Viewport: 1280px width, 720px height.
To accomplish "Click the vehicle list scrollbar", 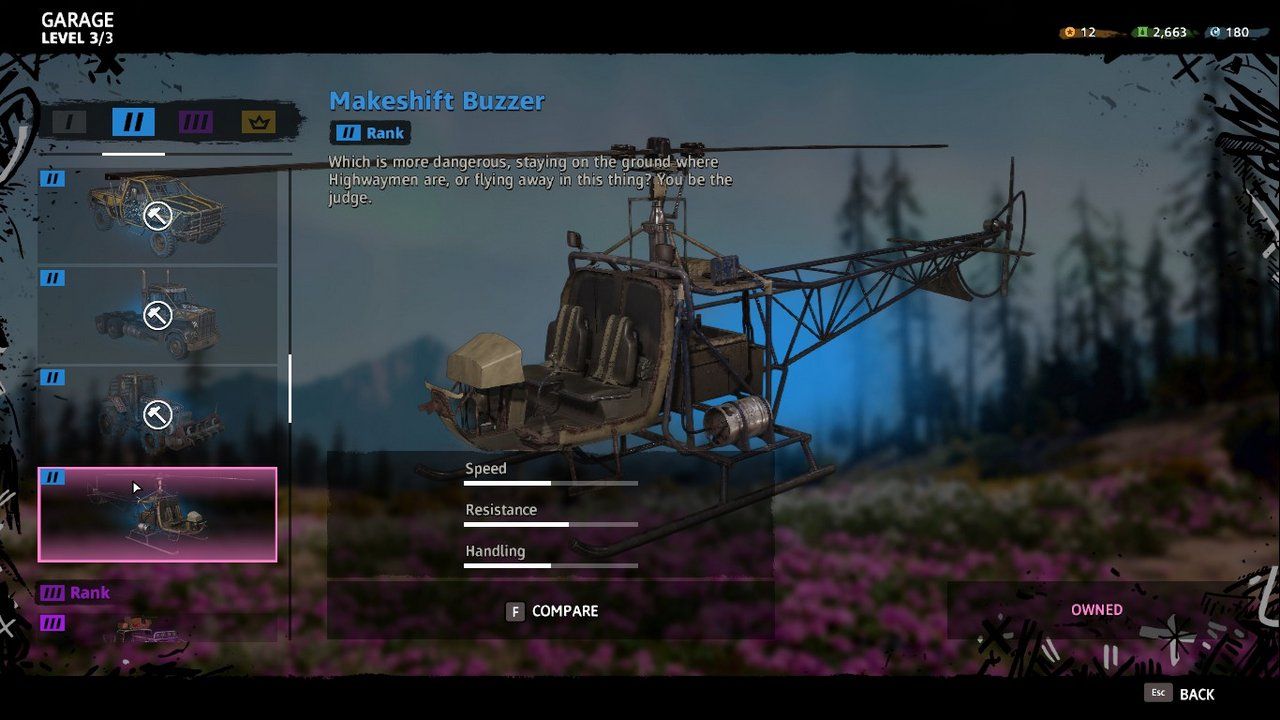I will [x=290, y=388].
